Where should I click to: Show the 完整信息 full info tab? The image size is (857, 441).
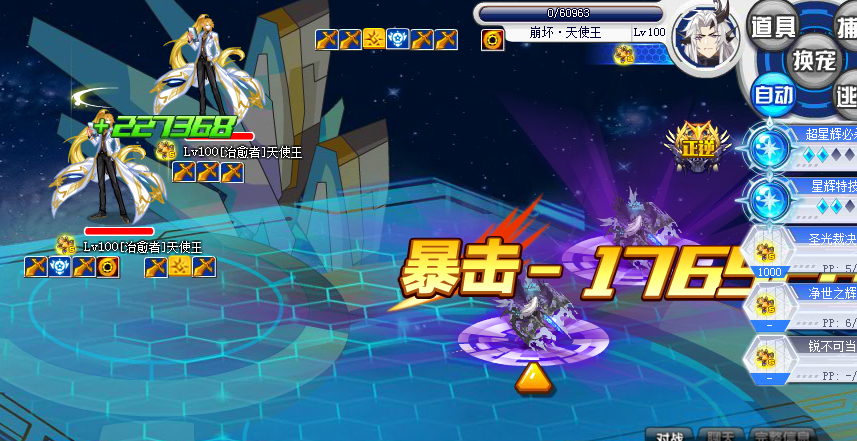coord(783,435)
